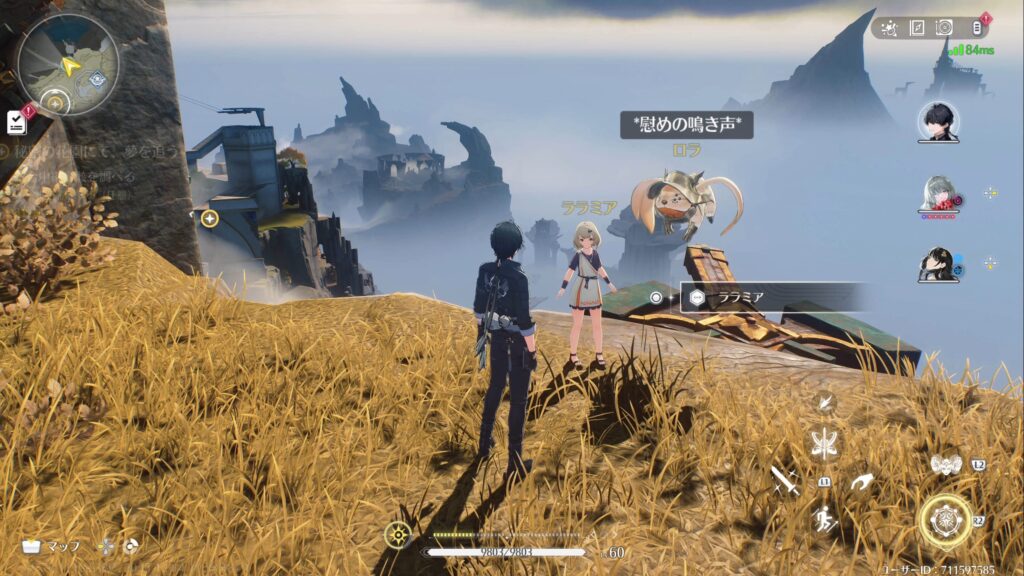Open the マップ map shortcut
This screenshot has height=576, width=1024.
coord(52,547)
